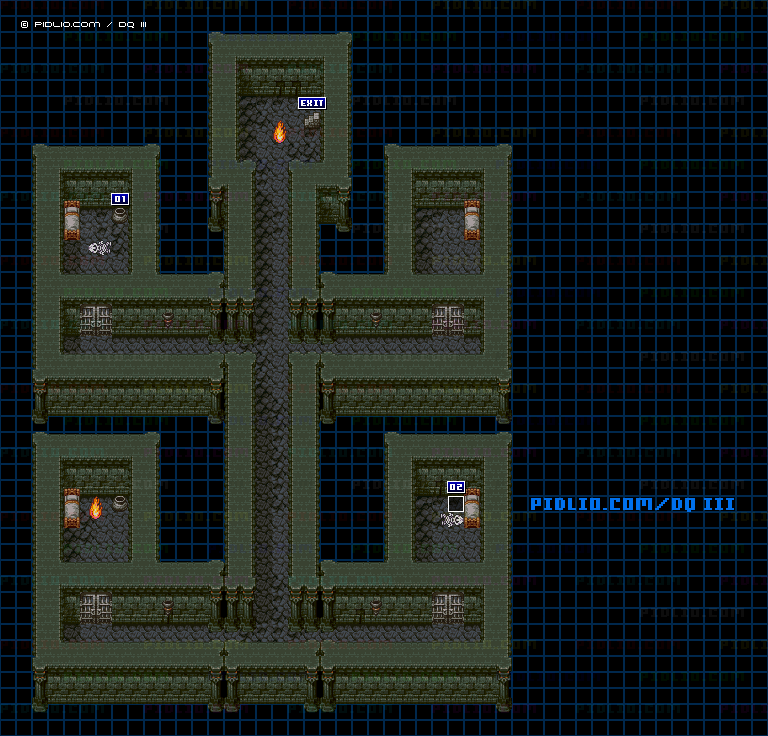768x736 pixels.
Task: Select the EXIT map marker
Action: (x=312, y=103)
